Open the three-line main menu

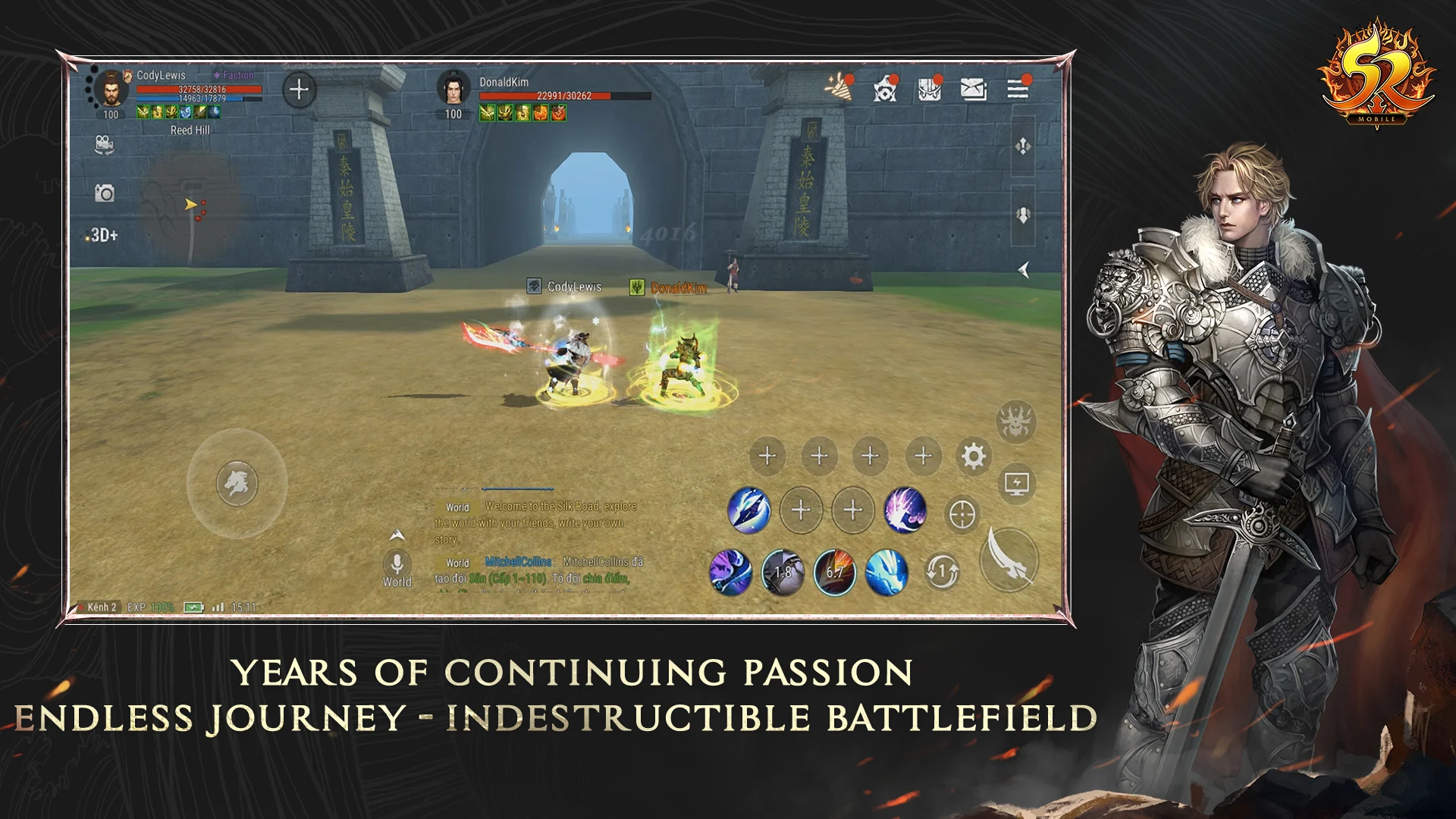coord(1018,89)
